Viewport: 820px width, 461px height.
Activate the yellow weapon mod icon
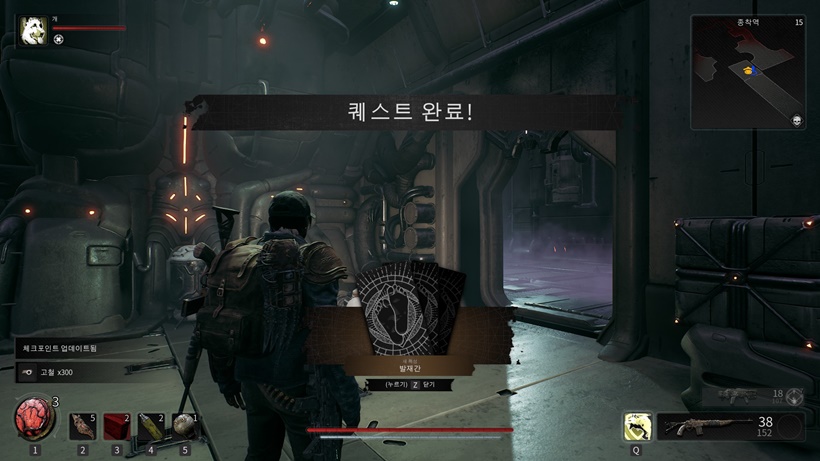pyautogui.click(x=636, y=427)
